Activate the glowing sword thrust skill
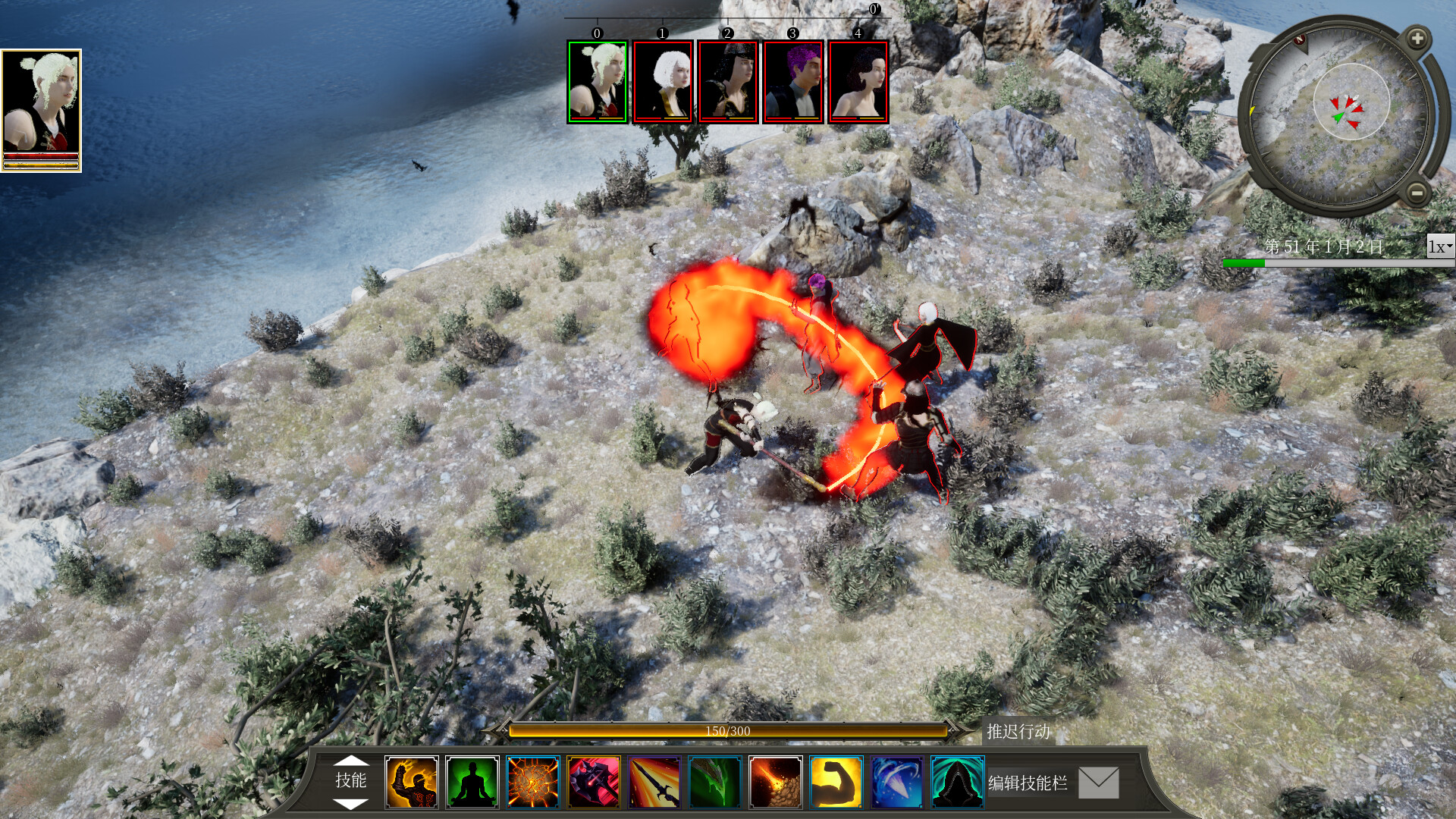The height and width of the screenshot is (819, 1456). (x=654, y=782)
